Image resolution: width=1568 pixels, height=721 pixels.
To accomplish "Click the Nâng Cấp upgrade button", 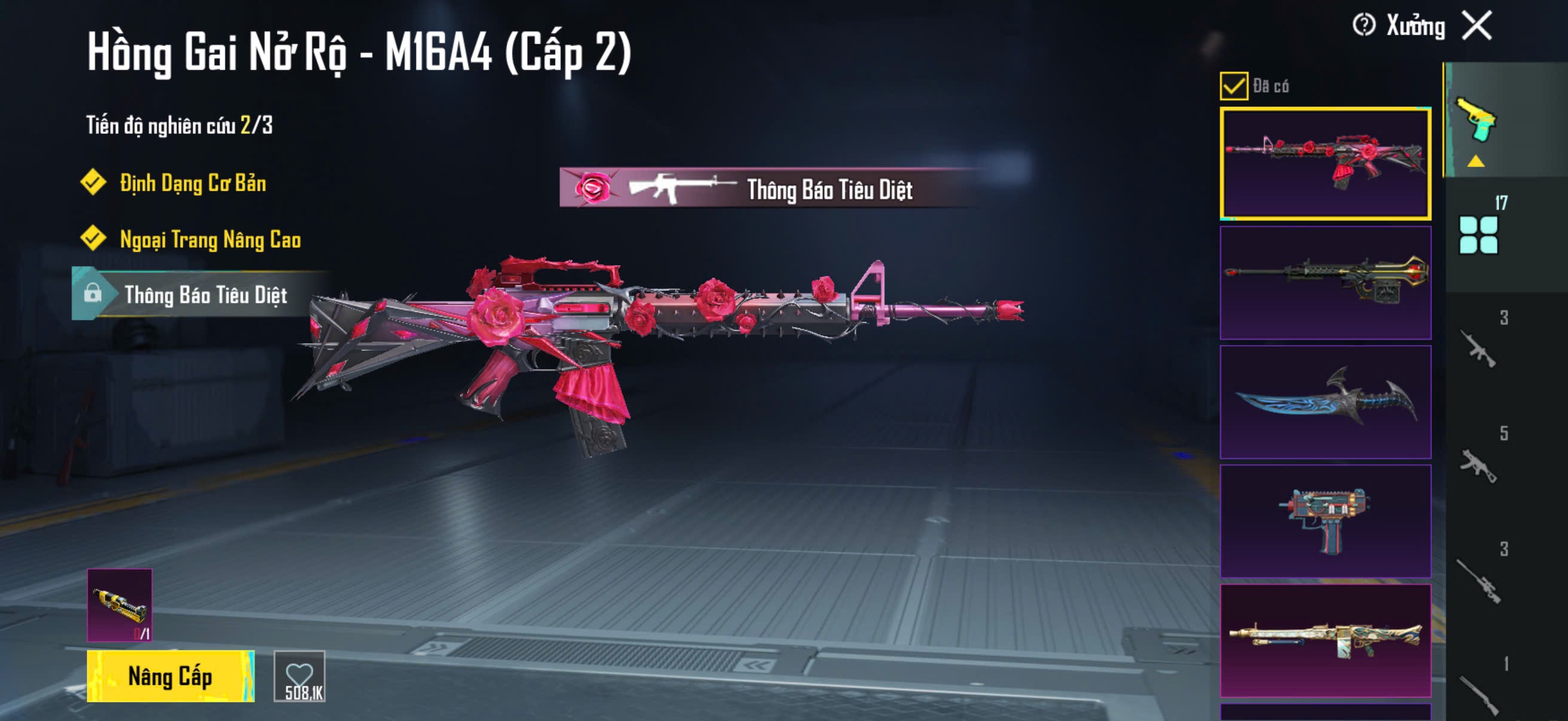I will (x=170, y=676).
